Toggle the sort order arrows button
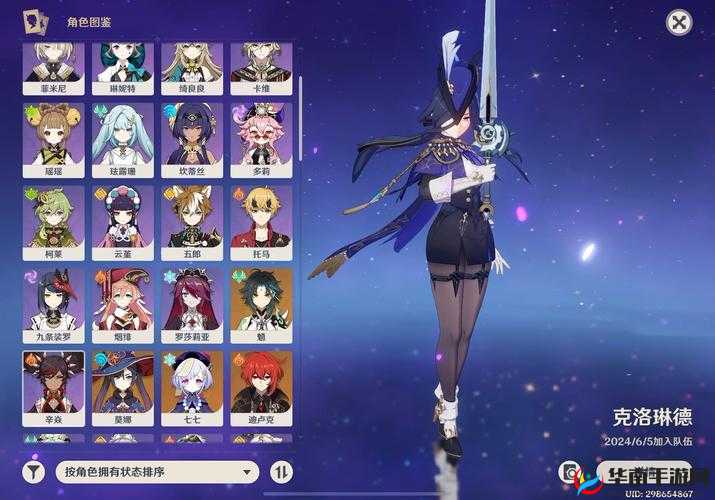The image size is (715, 500). pos(281,471)
